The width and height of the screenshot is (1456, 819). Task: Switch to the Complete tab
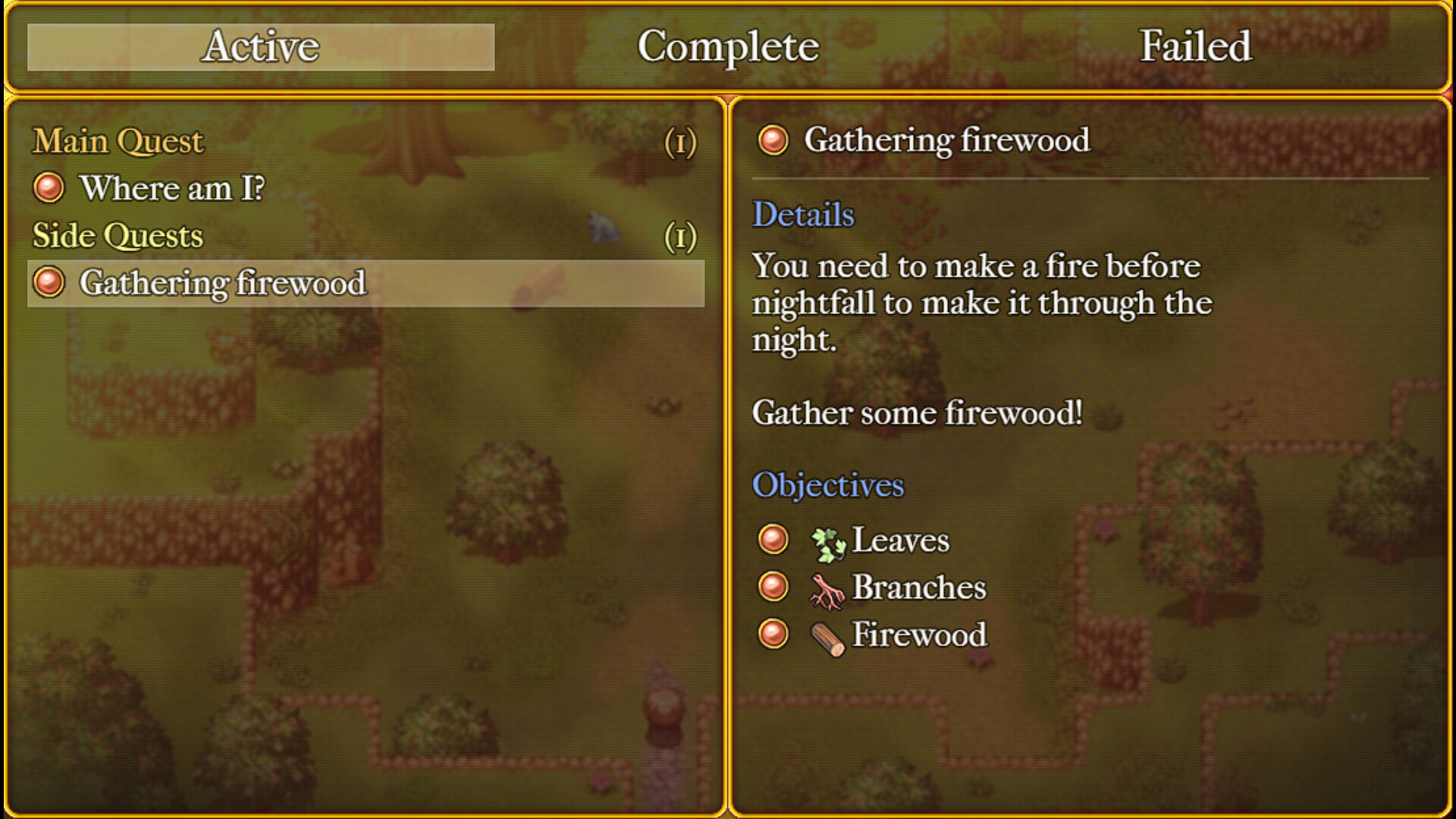click(x=729, y=47)
